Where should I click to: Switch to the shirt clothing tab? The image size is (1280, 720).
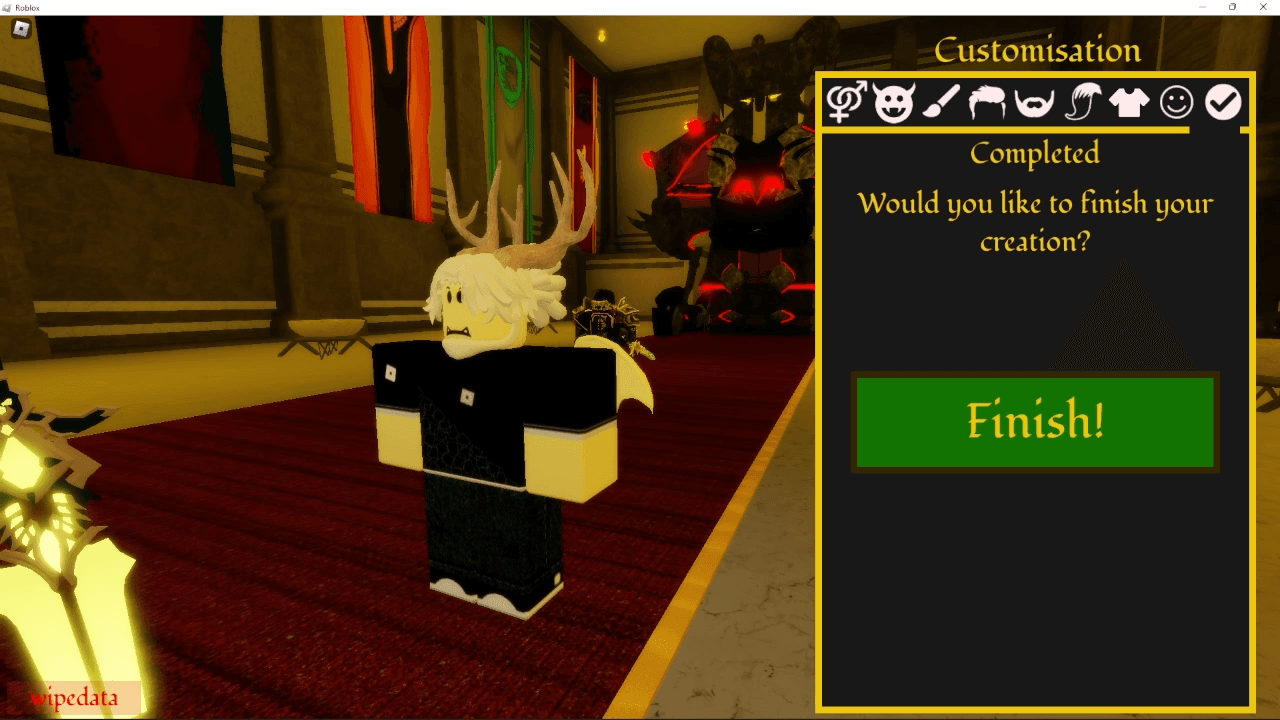click(x=1128, y=103)
